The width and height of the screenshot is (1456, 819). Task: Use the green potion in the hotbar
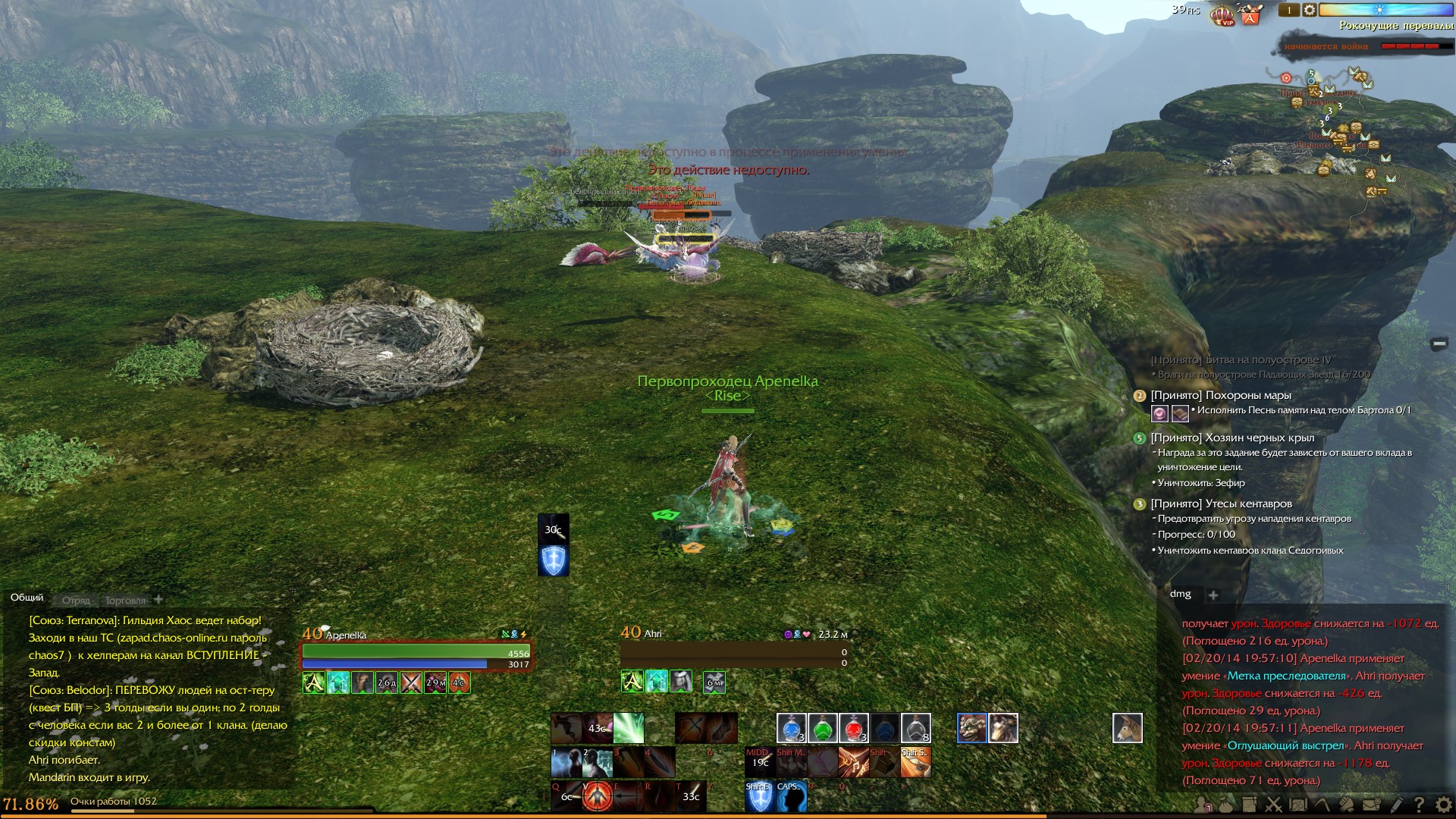[x=823, y=728]
